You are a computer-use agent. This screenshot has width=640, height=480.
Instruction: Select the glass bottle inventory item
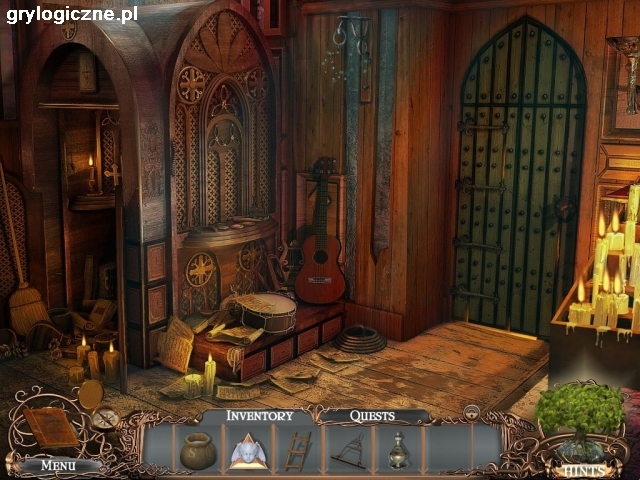pyautogui.click(x=398, y=451)
